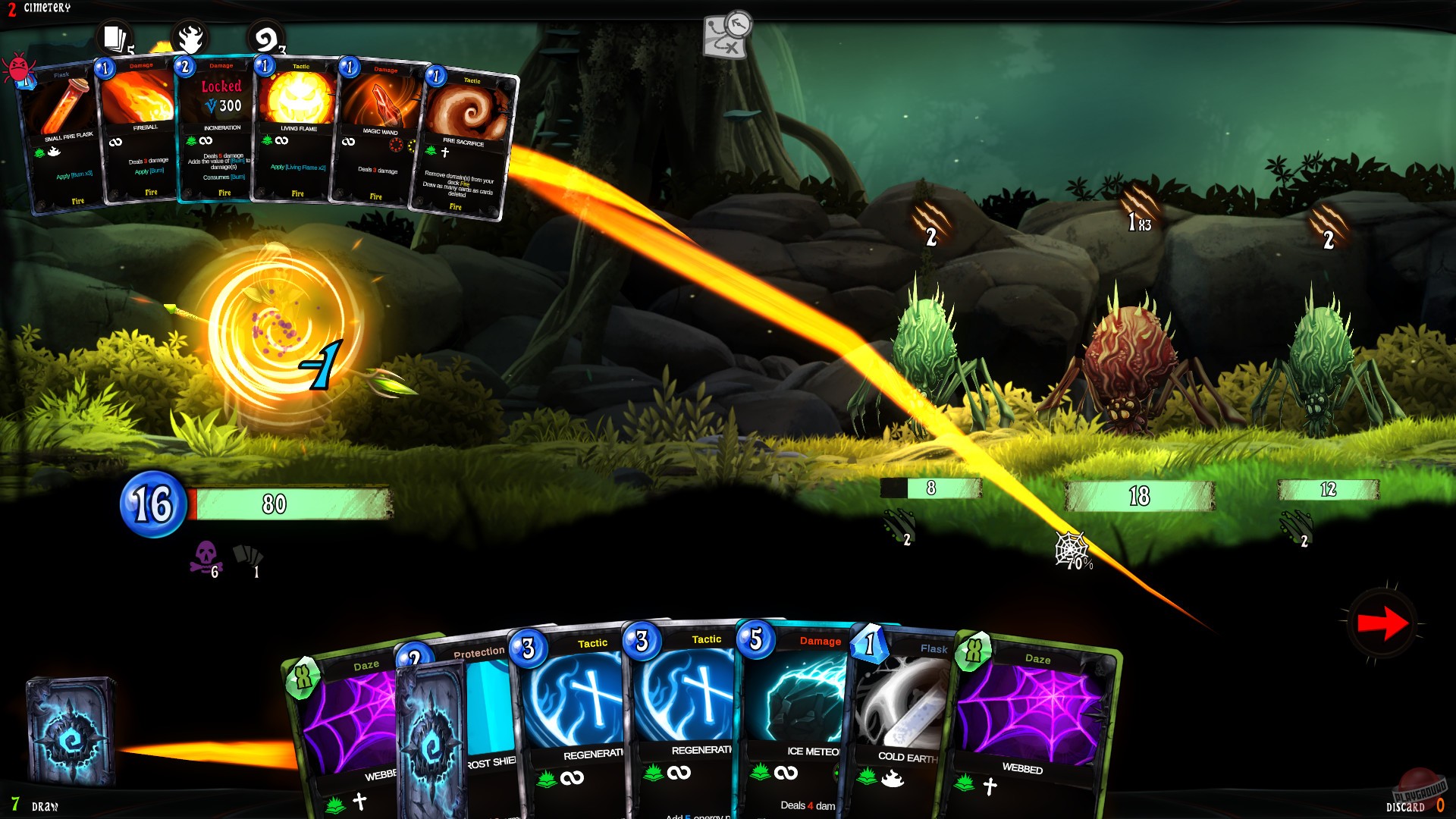
Task: Click the angry red bug icon top-left
Action: coord(20,67)
